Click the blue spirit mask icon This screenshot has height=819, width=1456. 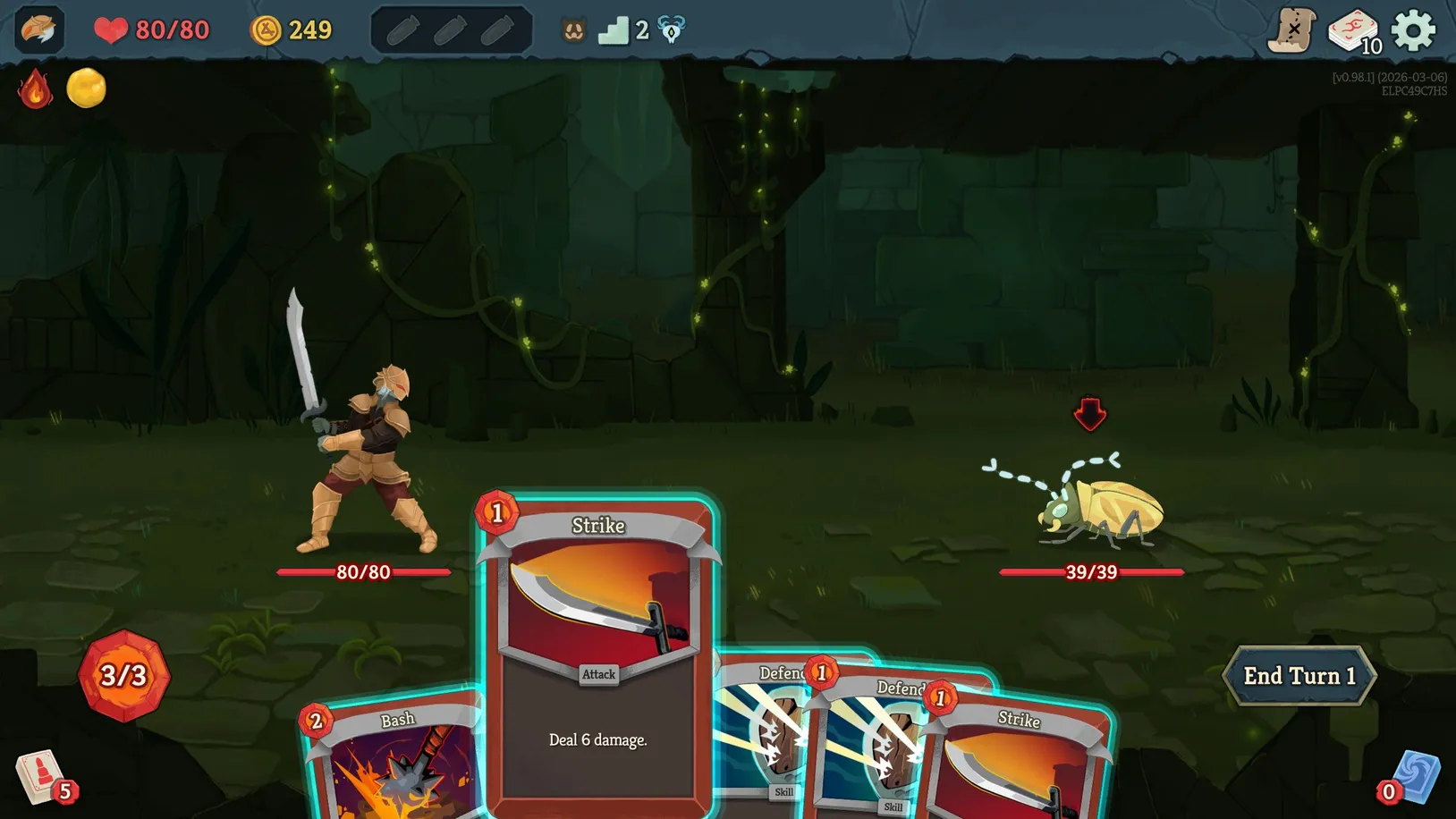pyautogui.click(x=671, y=30)
